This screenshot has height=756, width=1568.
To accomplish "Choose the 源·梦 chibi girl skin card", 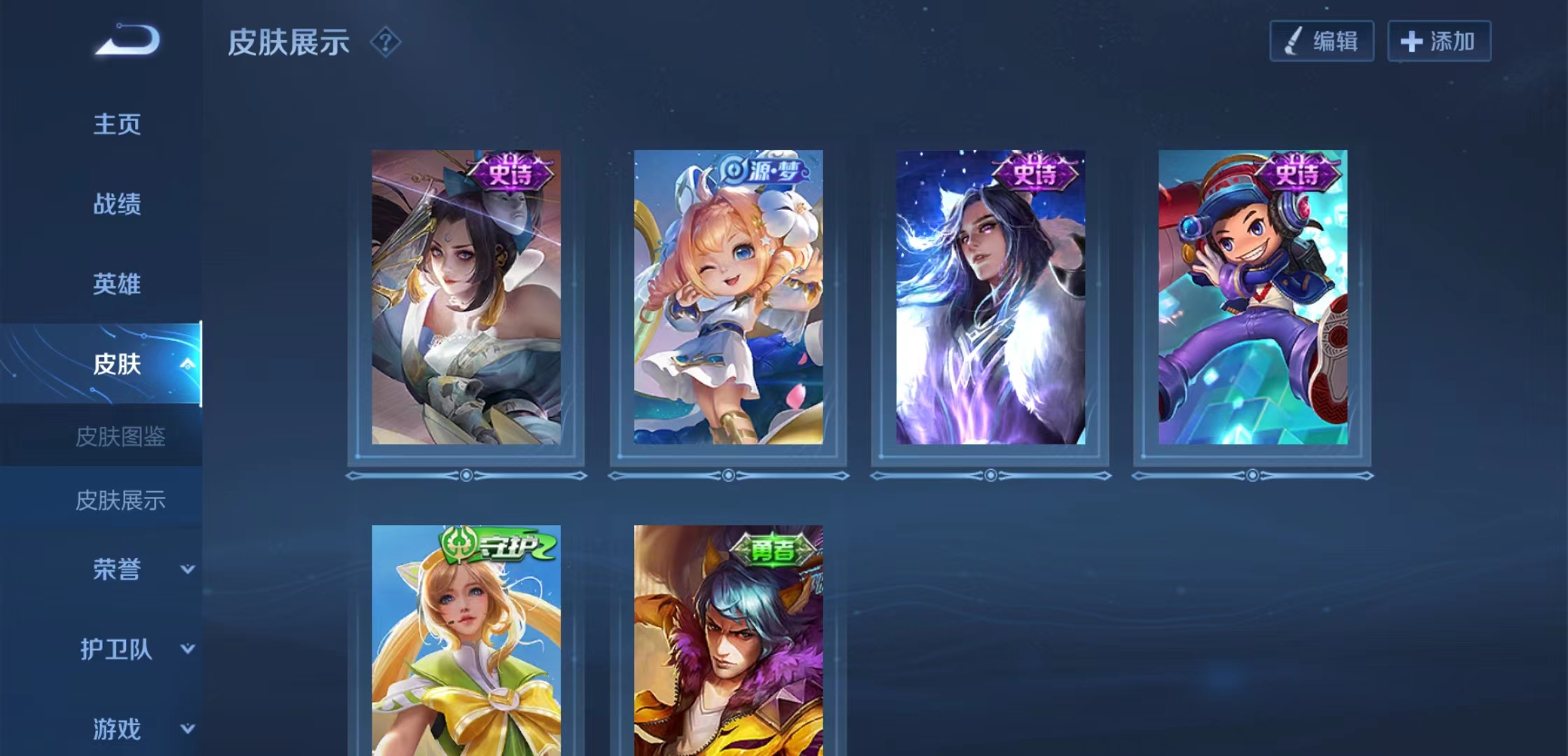I will click(728, 297).
